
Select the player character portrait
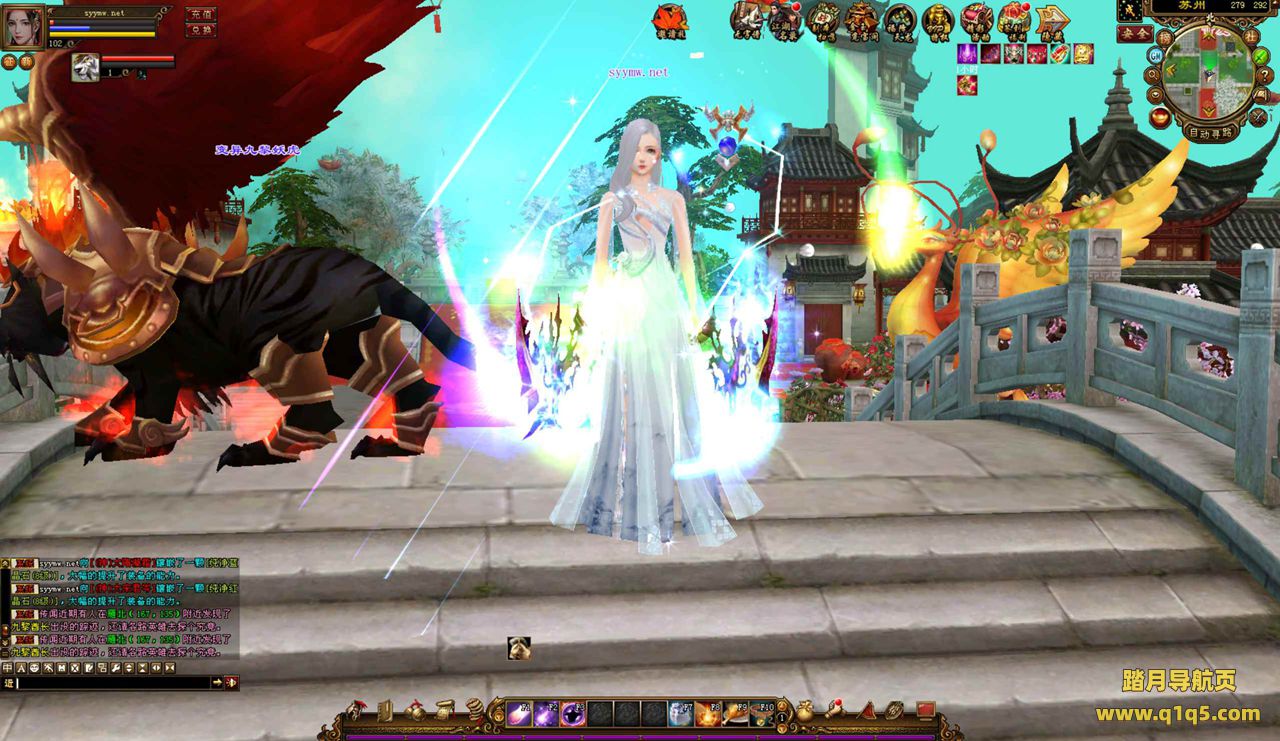23,27
